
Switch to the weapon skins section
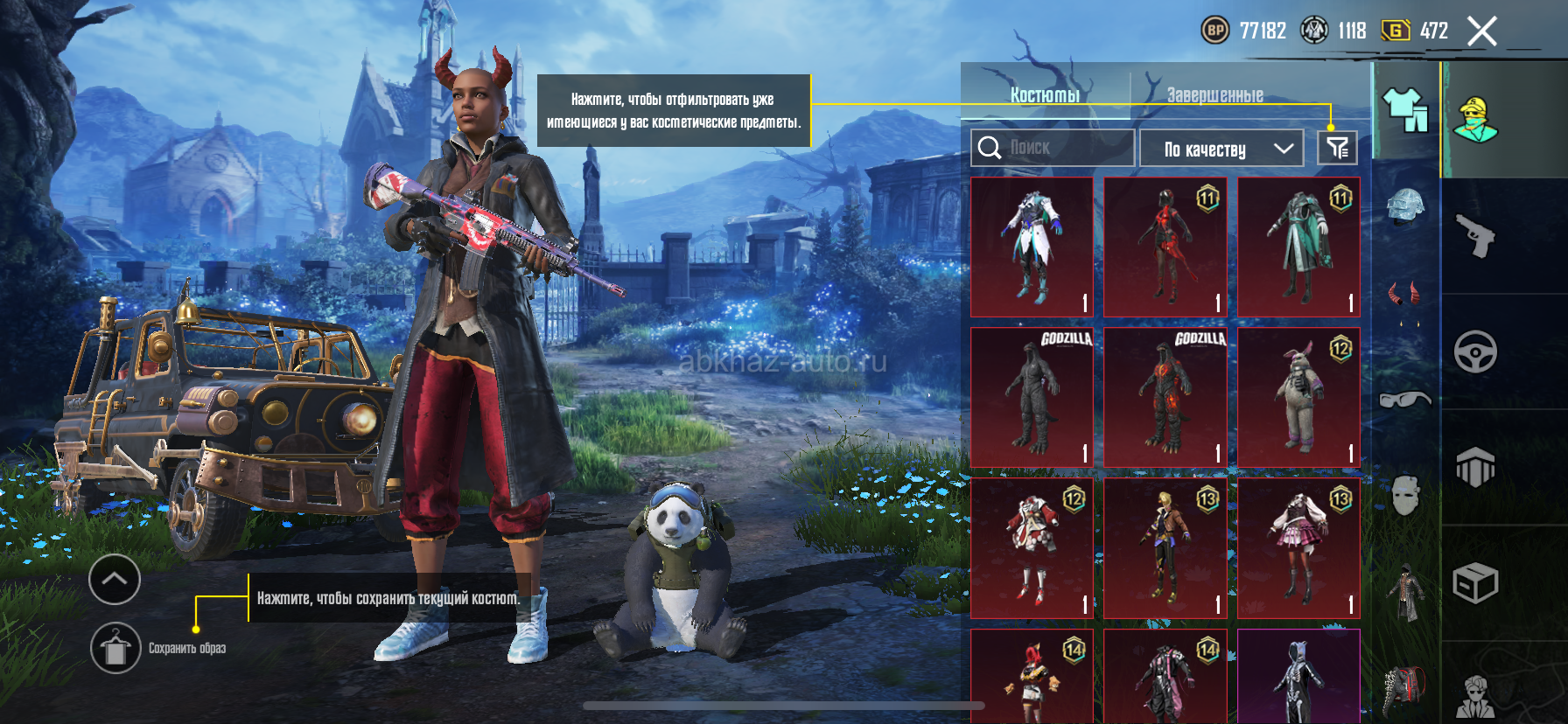click(1476, 235)
